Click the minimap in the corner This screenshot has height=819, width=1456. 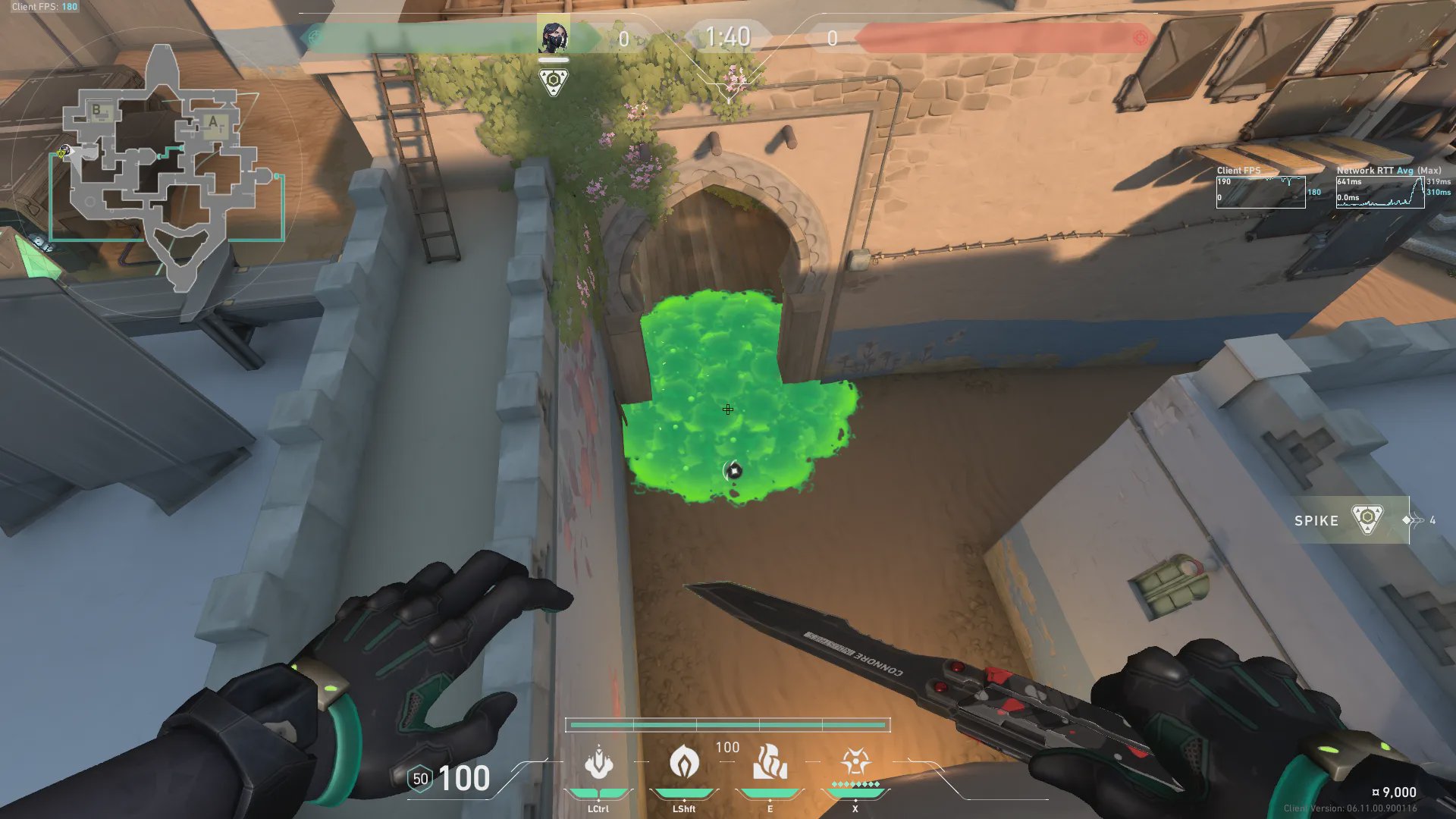coord(163,167)
